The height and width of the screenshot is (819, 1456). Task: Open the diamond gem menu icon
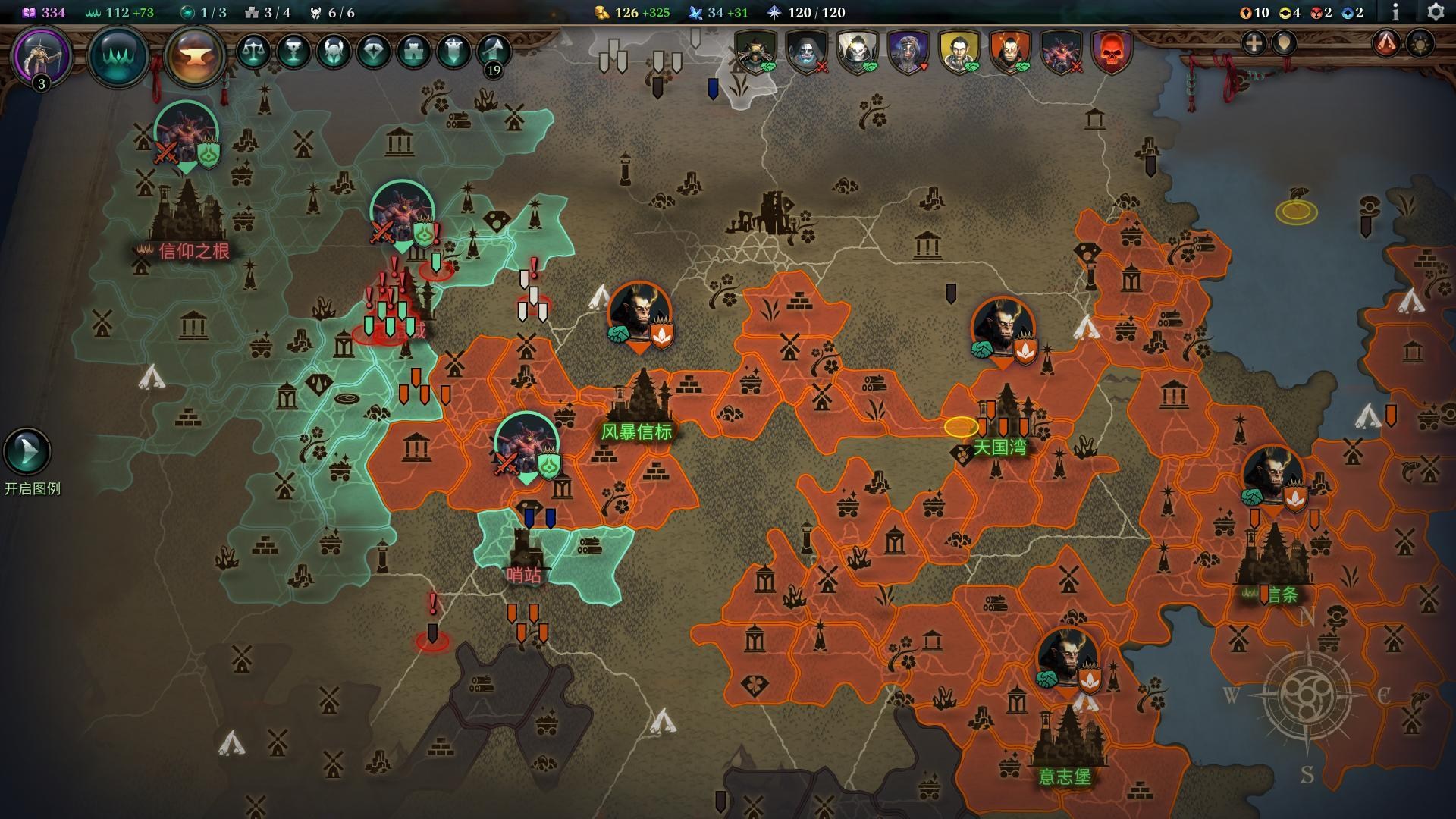(374, 52)
